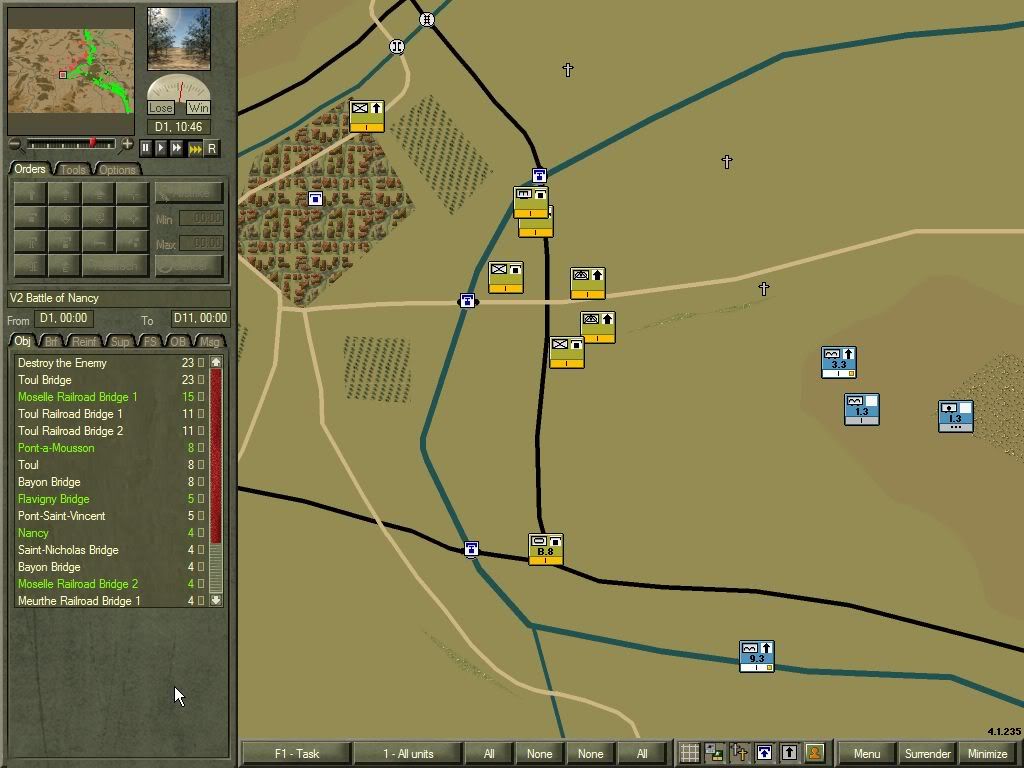The width and height of the screenshot is (1024, 768).
Task: Select the Nancy objective entry
Action: click(x=33, y=533)
